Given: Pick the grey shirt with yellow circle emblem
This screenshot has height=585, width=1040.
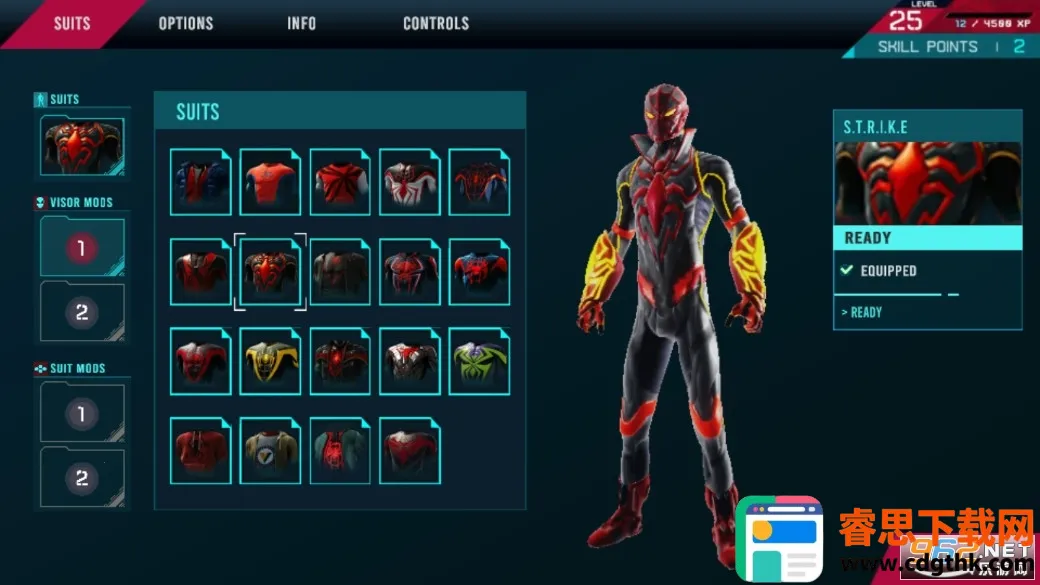Looking at the screenshot, I should coord(270,451).
